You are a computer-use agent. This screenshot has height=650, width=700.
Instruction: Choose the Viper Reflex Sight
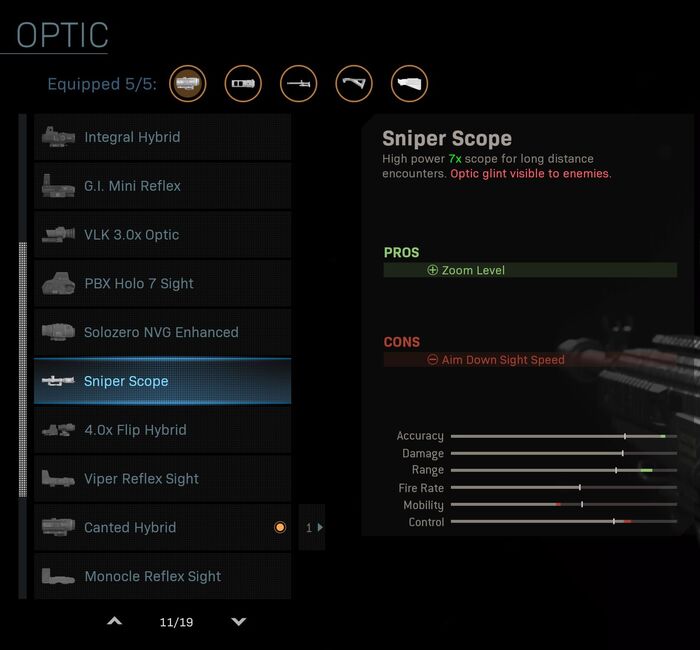pos(162,479)
